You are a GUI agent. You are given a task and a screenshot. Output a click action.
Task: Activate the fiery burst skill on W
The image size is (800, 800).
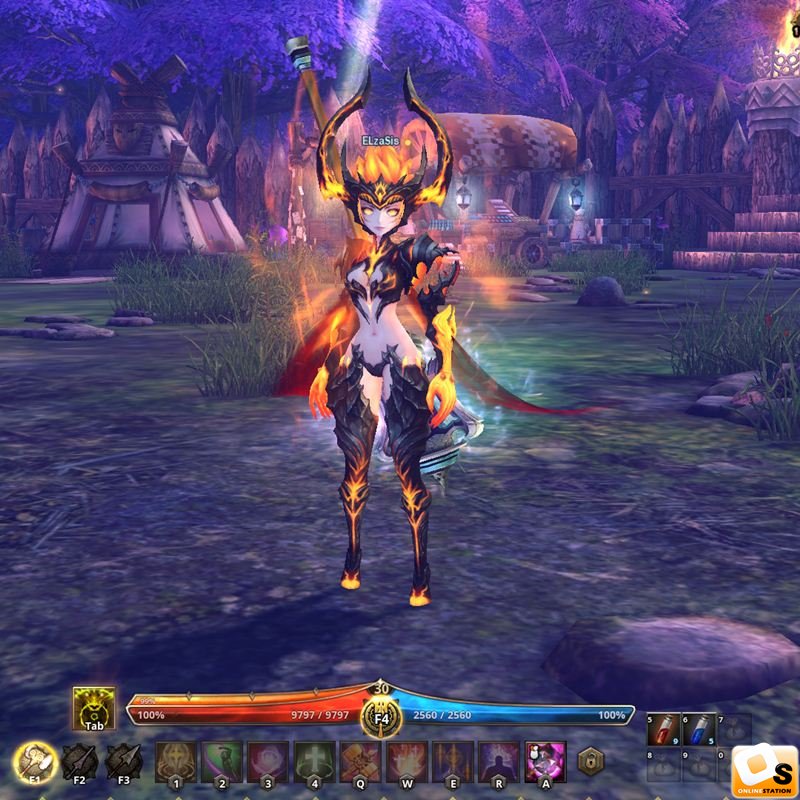pos(406,762)
